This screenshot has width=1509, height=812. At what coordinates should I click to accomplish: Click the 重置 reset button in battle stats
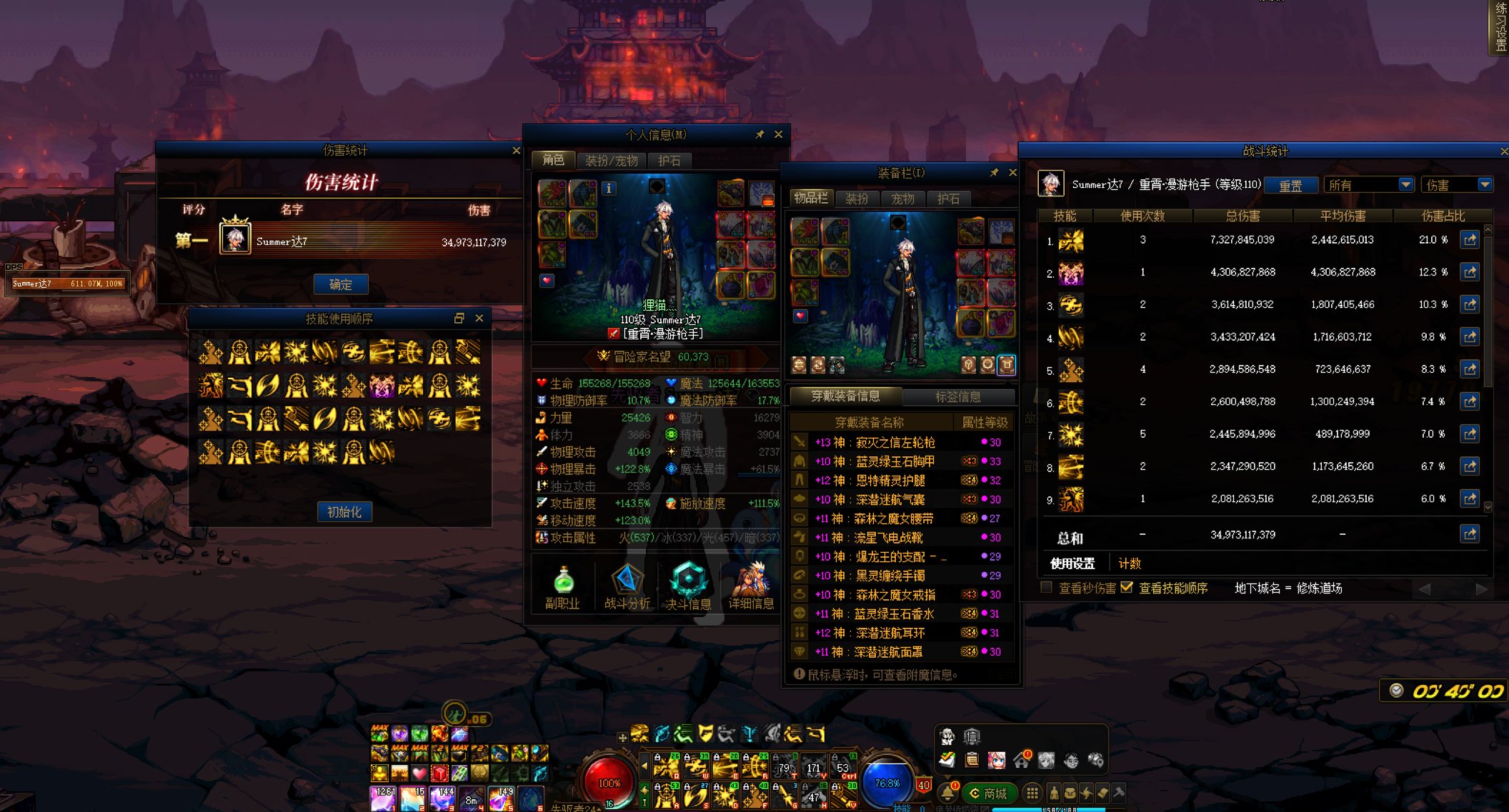click(1290, 186)
